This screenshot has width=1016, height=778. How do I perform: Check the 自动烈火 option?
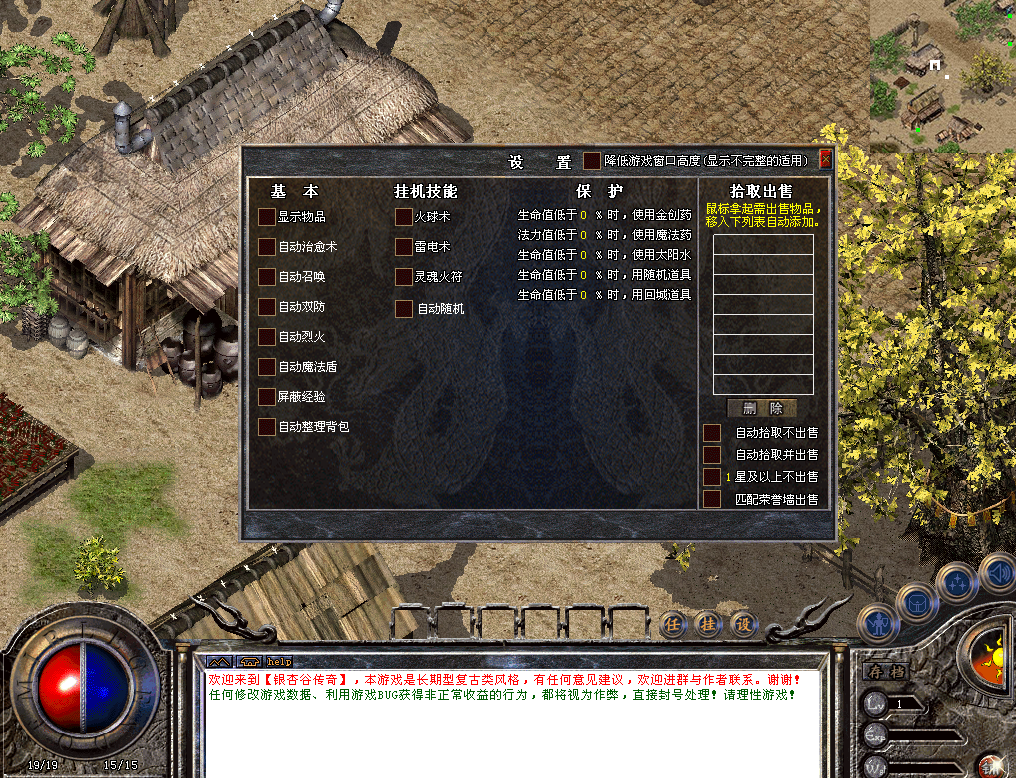click(266, 337)
